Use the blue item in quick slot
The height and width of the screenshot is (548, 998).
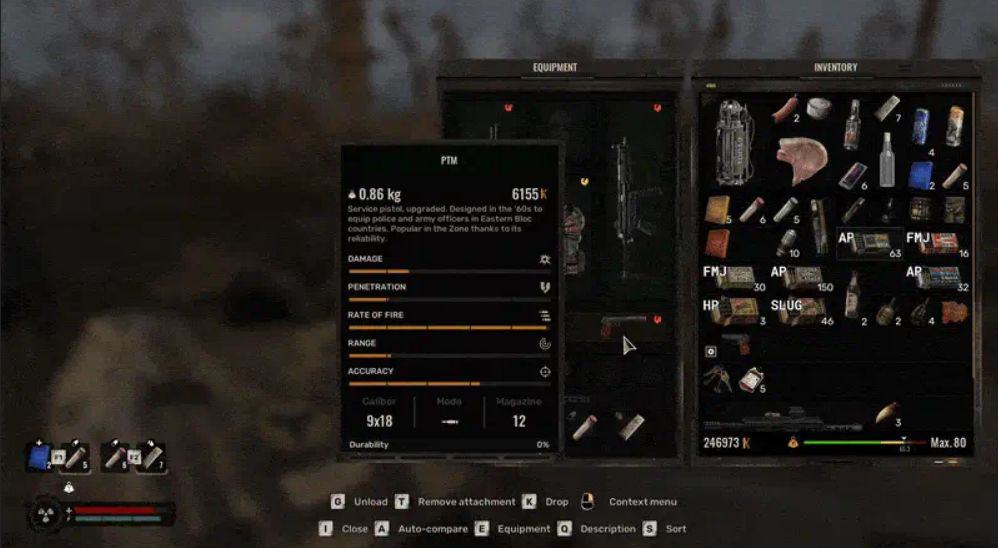pos(39,457)
